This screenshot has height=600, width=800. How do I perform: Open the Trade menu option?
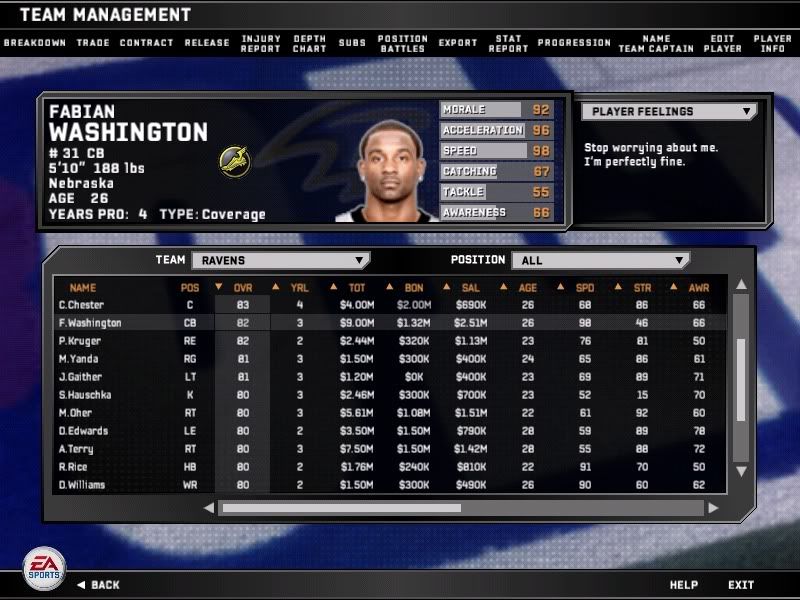[92, 43]
